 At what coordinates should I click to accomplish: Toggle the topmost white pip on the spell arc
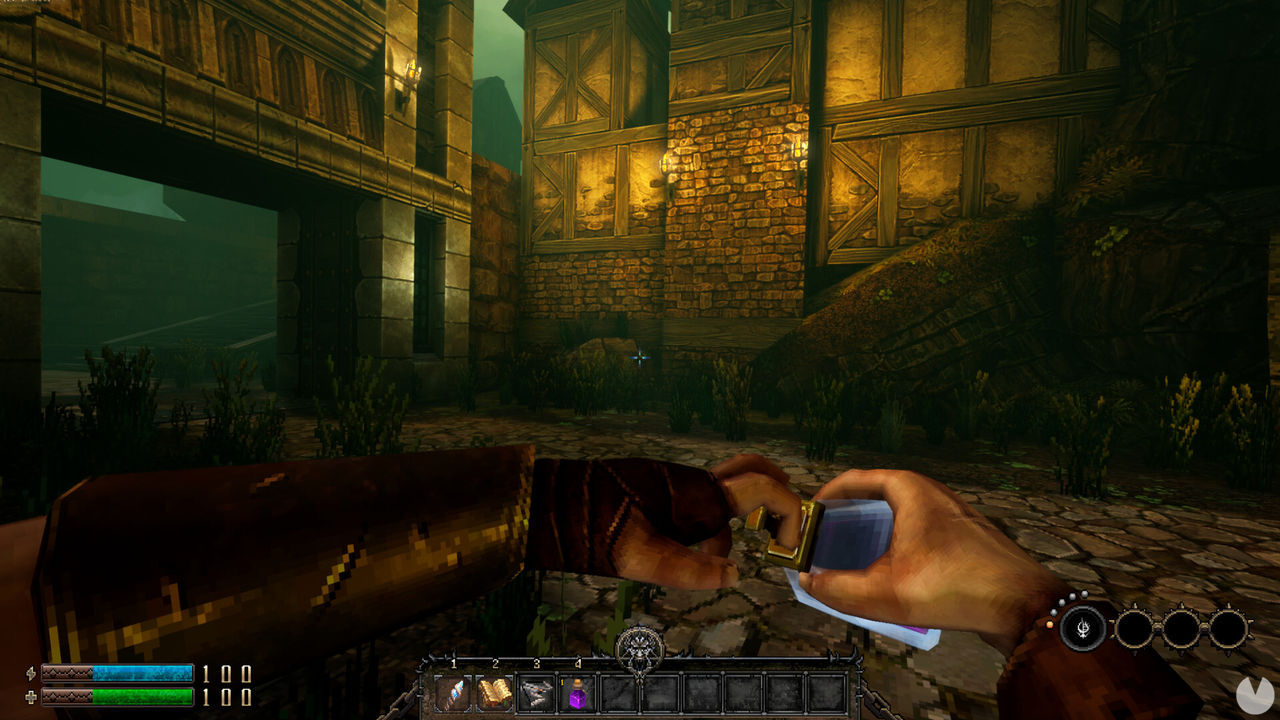(1084, 595)
